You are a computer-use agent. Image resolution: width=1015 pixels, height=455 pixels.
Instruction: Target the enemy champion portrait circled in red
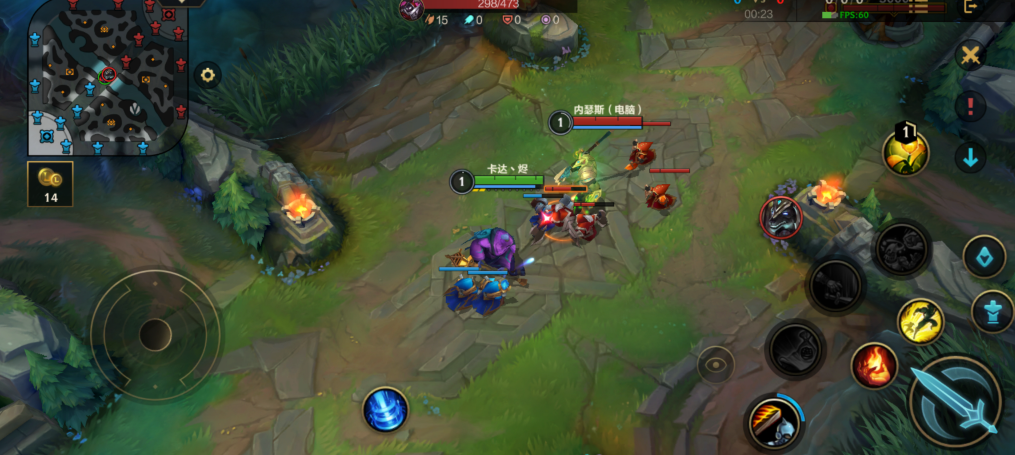point(781,218)
